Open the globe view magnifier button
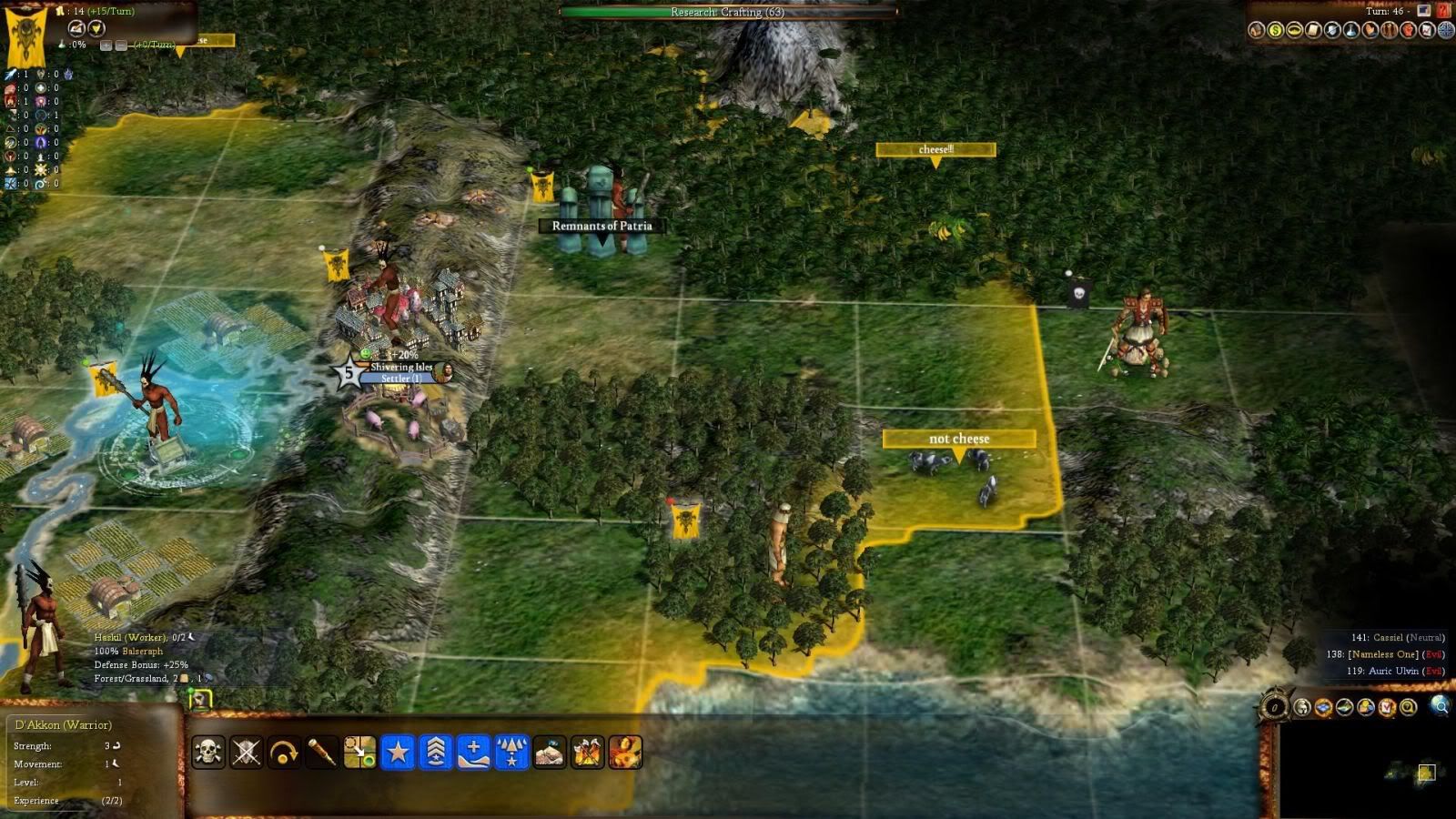The width and height of the screenshot is (1456, 819). 1440,705
